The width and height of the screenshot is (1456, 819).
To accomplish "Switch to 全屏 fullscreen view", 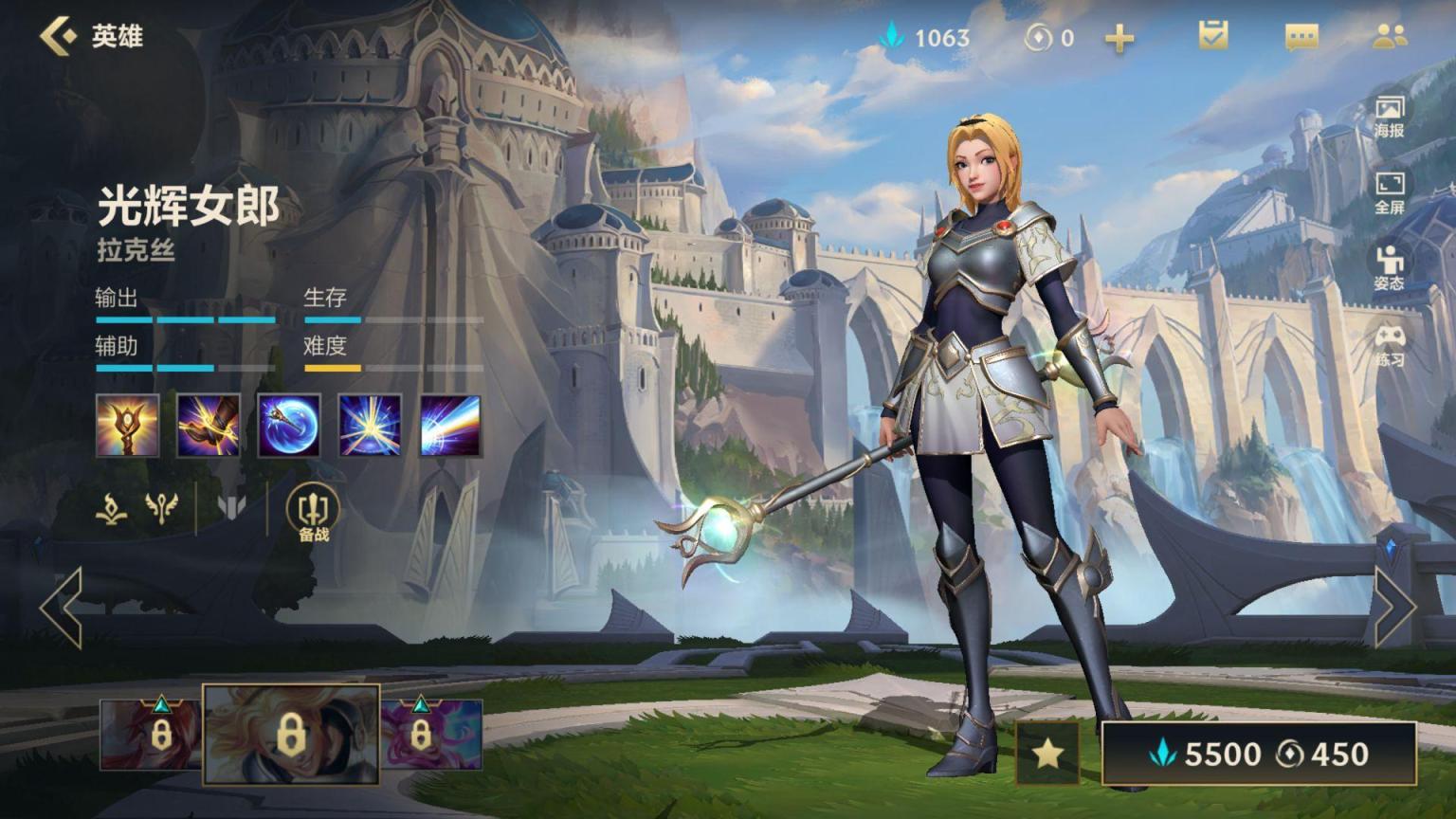I will (1389, 192).
